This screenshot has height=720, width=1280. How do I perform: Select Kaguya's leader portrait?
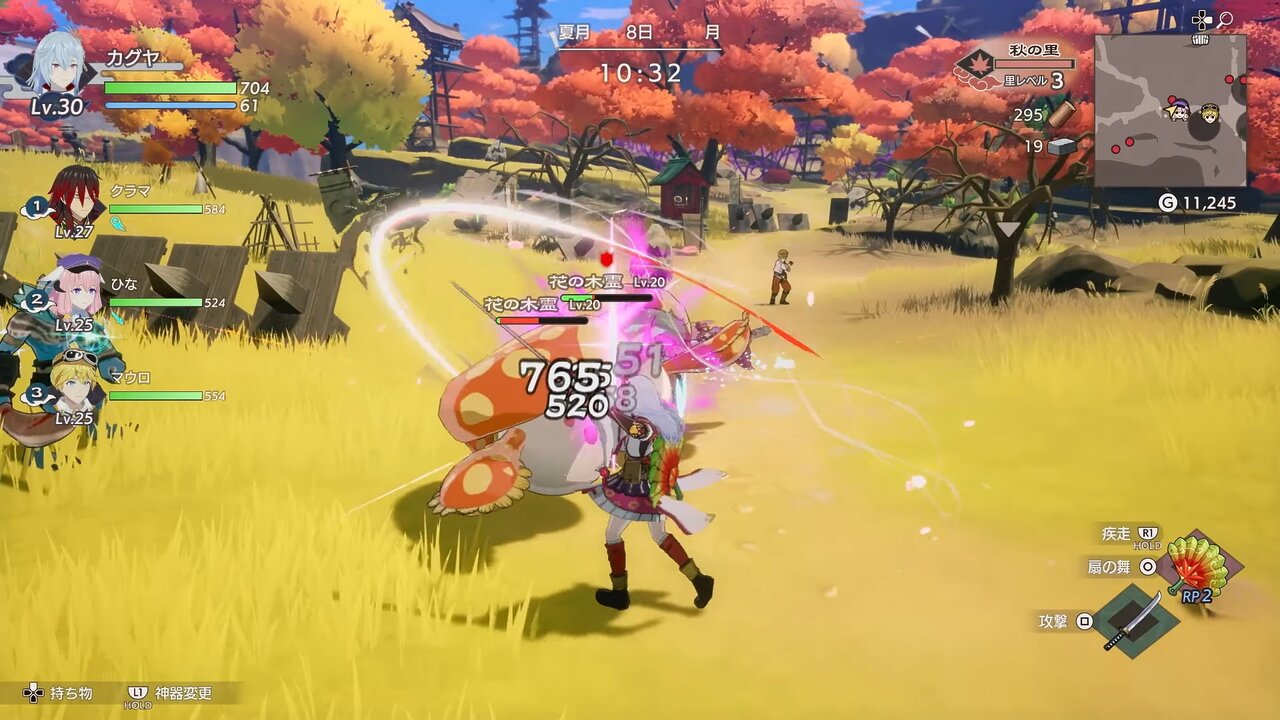pos(56,65)
